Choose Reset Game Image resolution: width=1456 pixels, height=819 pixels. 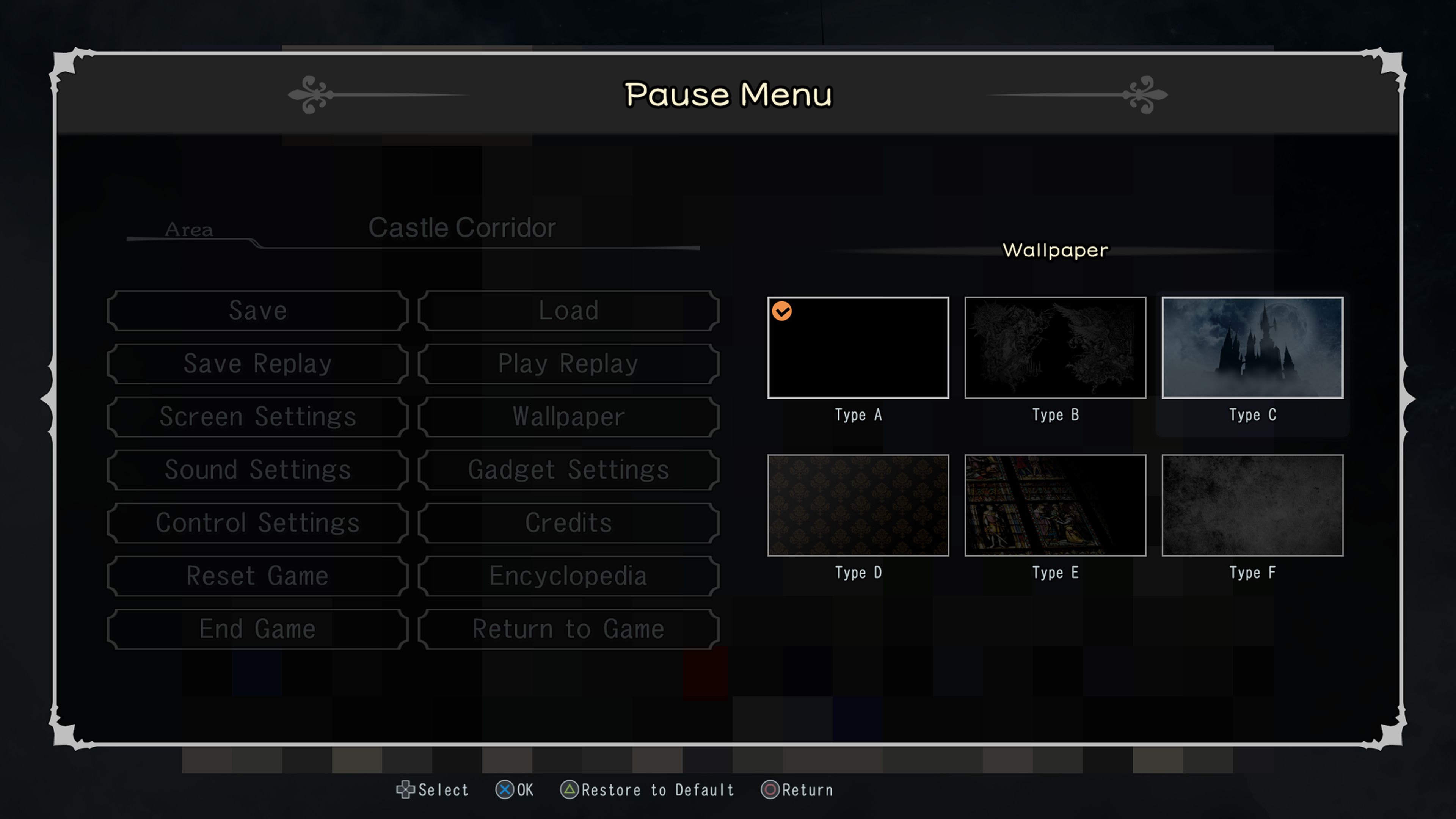coord(258,576)
